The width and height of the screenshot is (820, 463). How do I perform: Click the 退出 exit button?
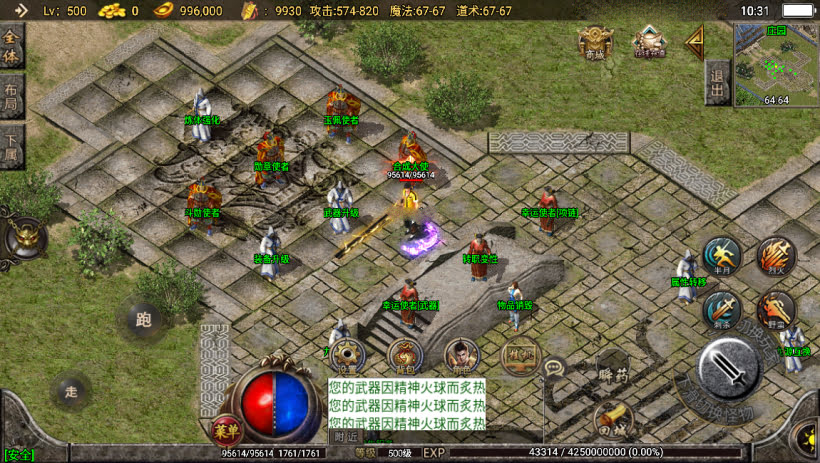pyautogui.click(x=716, y=81)
